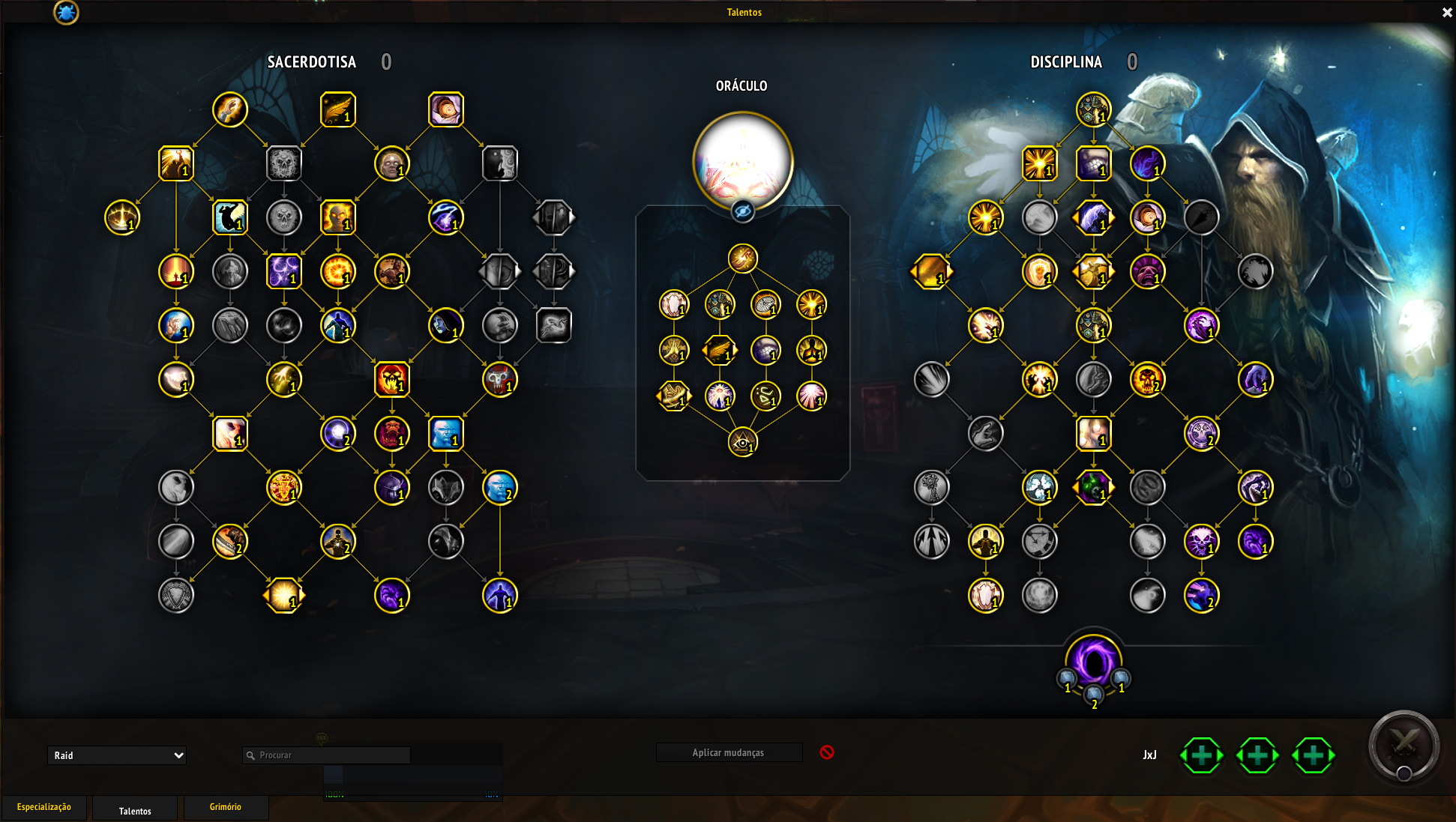Screen dimensions: 1456x822
Task: Close the Talentos window
Action: [x=1447, y=13]
